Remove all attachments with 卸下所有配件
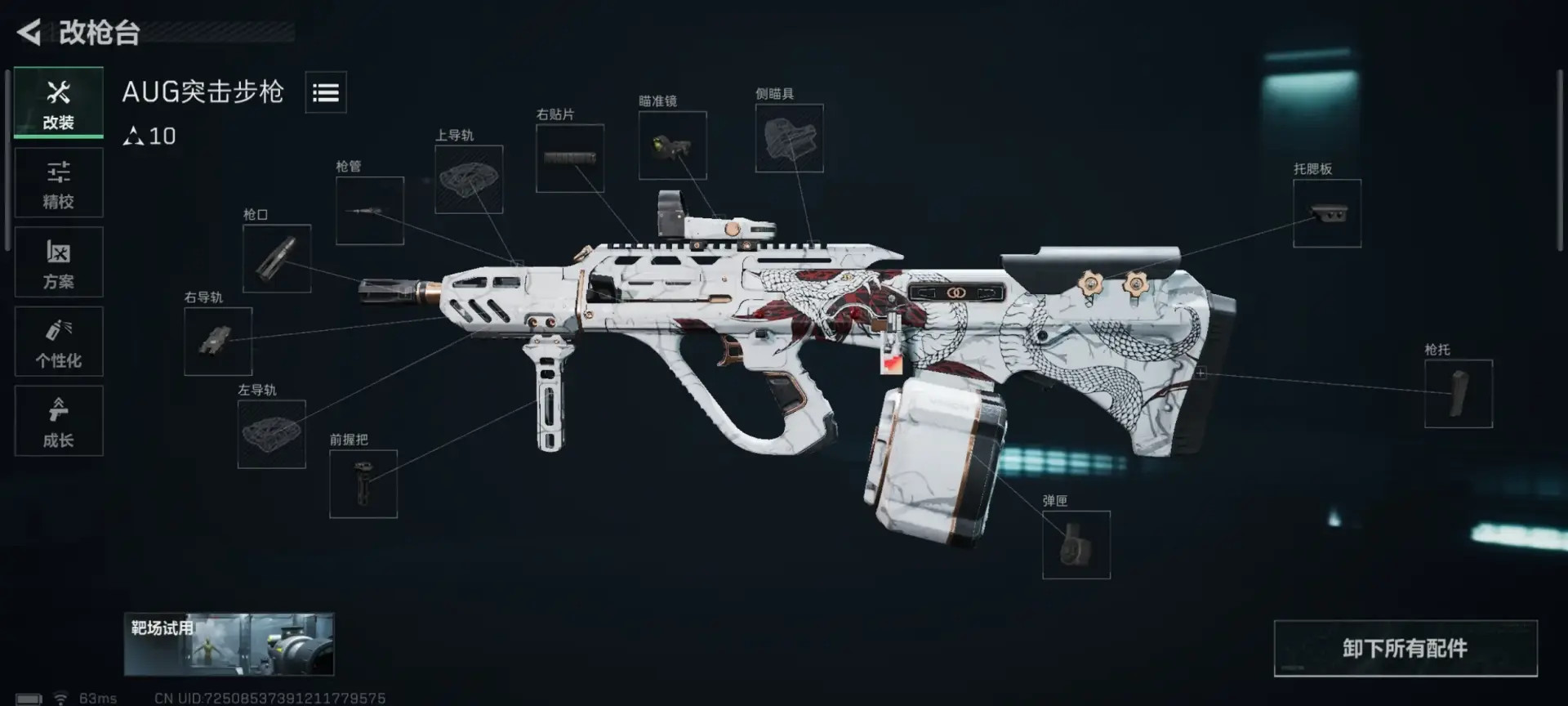Screen dimensions: 1568x706 [1405, 649]
